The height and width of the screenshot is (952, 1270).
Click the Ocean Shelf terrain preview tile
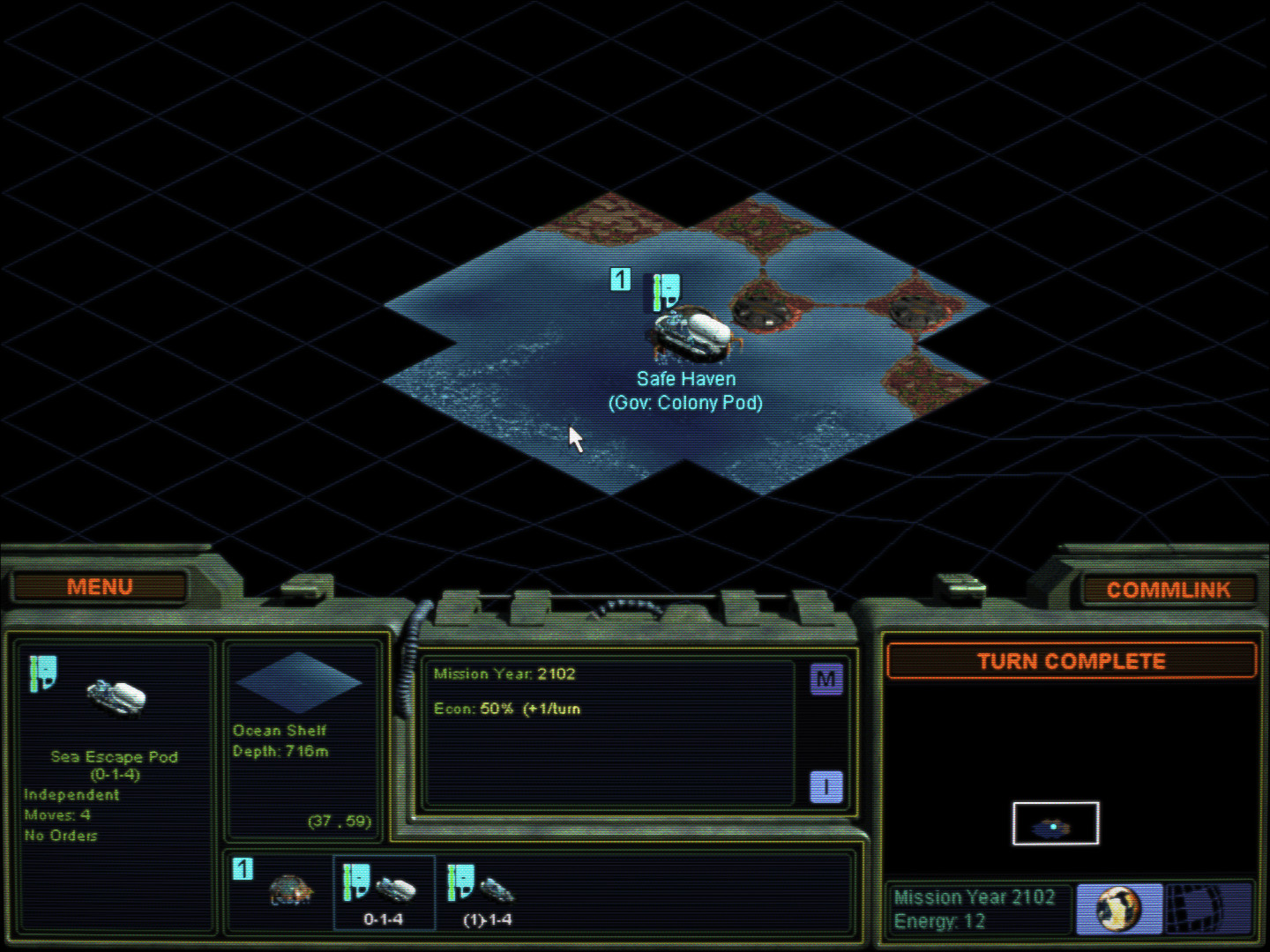[299, 682]
